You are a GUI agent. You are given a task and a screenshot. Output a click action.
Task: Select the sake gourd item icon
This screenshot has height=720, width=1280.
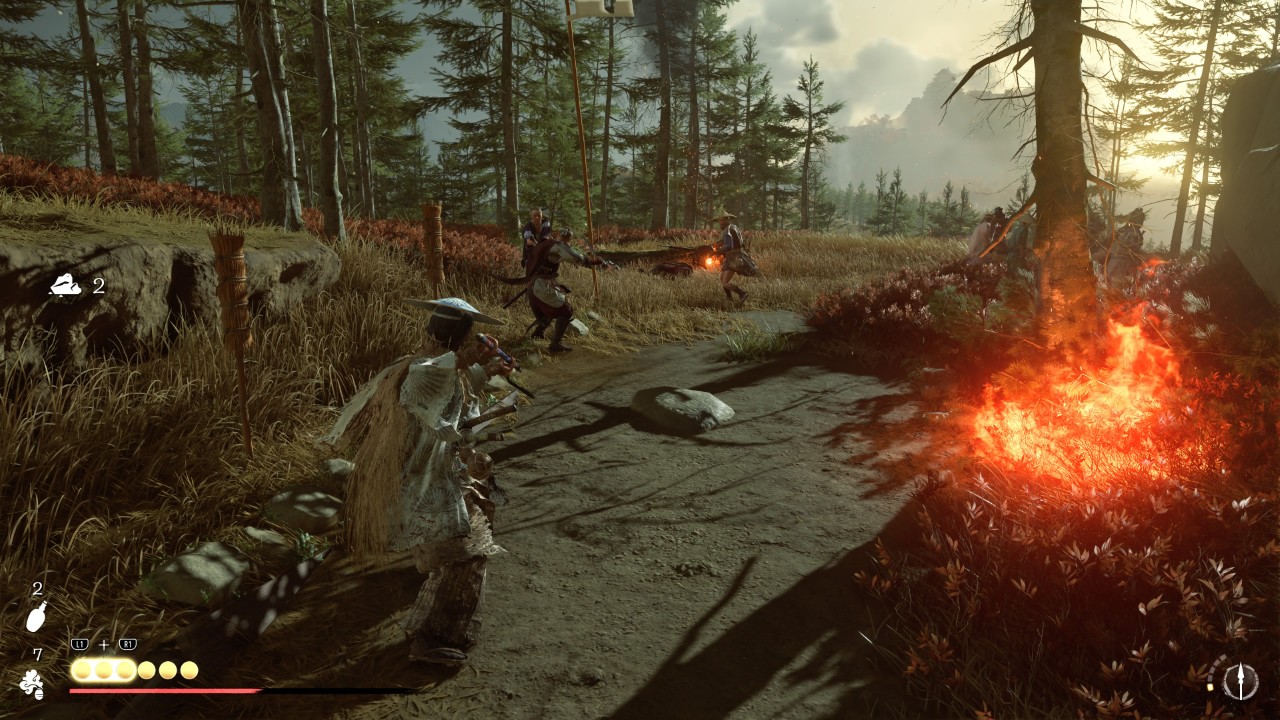(x=36, y=617)
